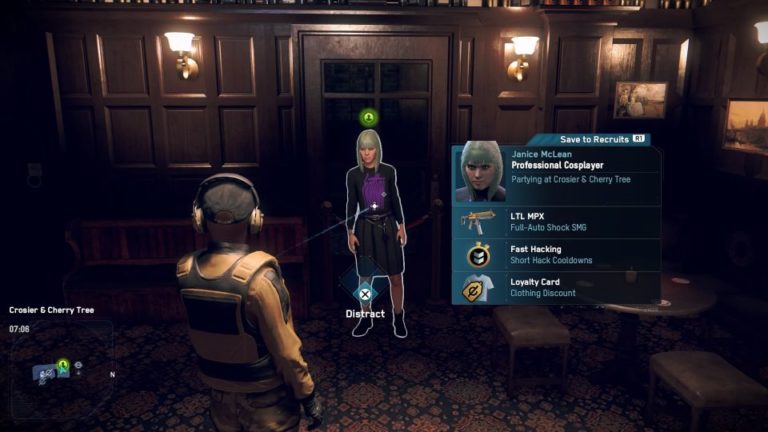The height and width of the screenshot is (432, 768).
Task: Select the LTL MPX weapon row
Action: pos(557,222)
